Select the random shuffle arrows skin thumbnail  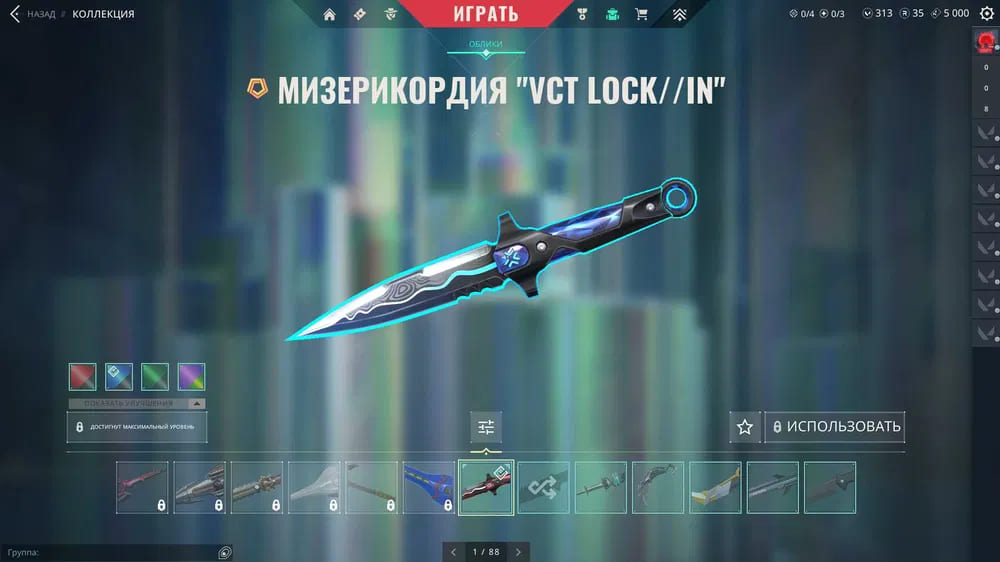pyautogui.click(x=543, y=488)
